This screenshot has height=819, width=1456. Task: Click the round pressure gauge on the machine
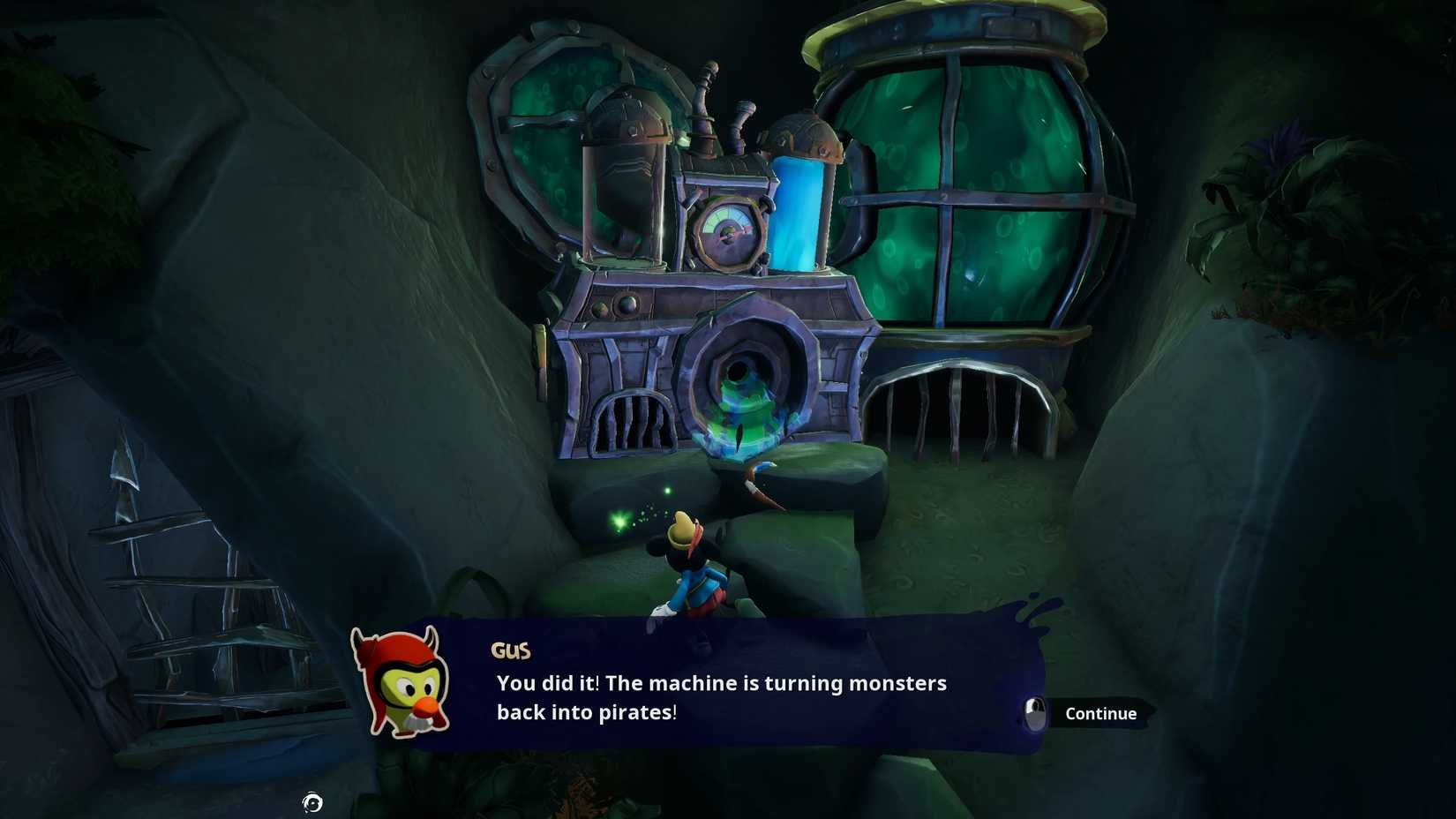click(x=727, y=231)
